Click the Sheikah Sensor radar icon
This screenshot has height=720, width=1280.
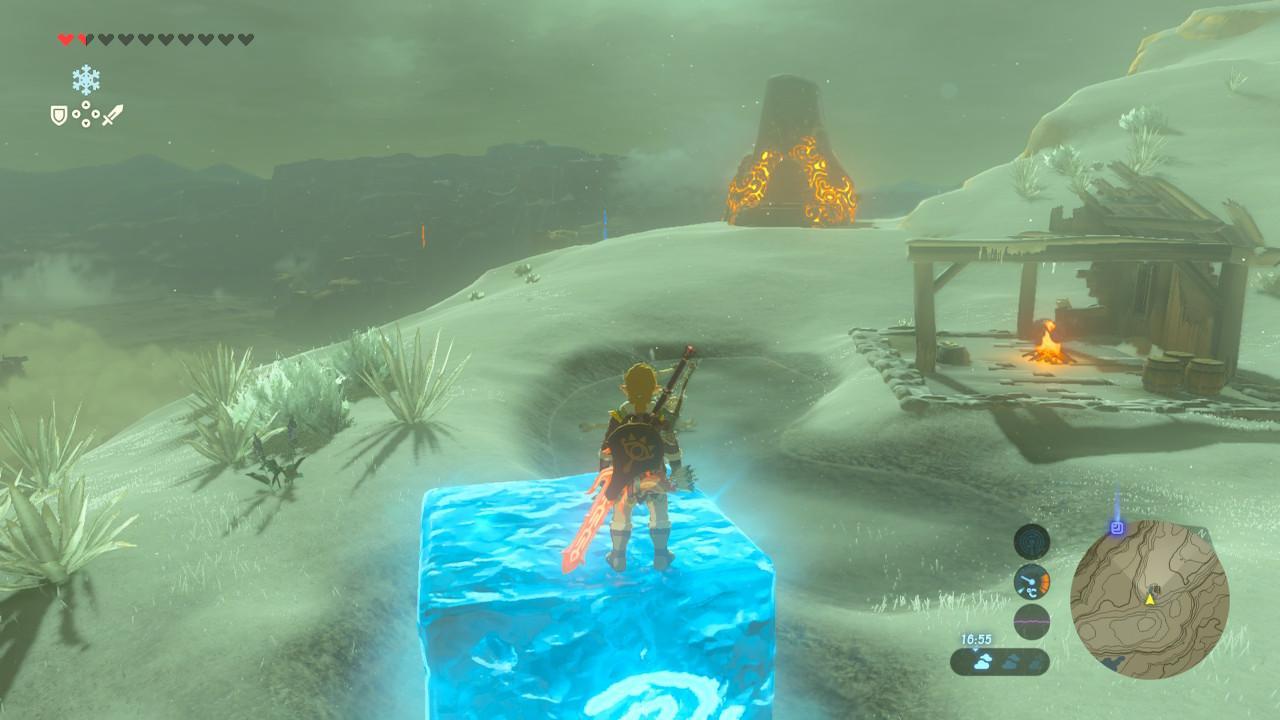tap(1031, 541)
